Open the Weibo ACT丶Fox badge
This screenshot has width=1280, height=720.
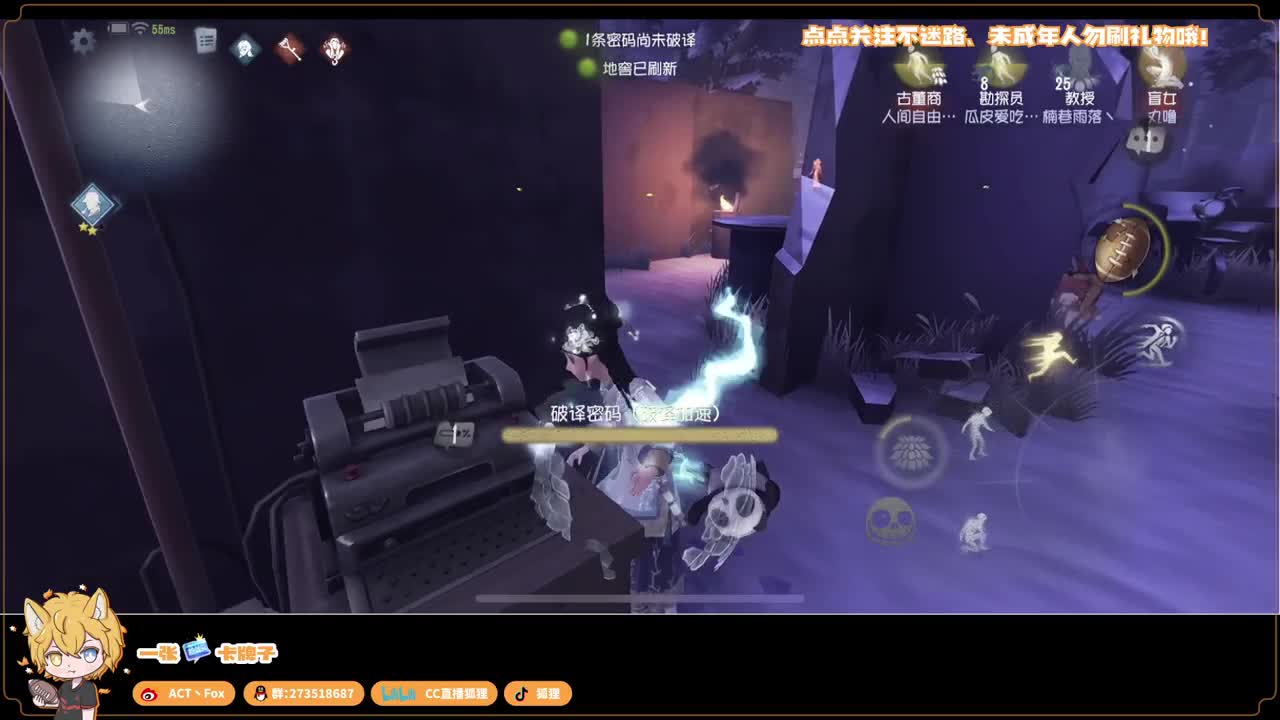pos(184,694)
